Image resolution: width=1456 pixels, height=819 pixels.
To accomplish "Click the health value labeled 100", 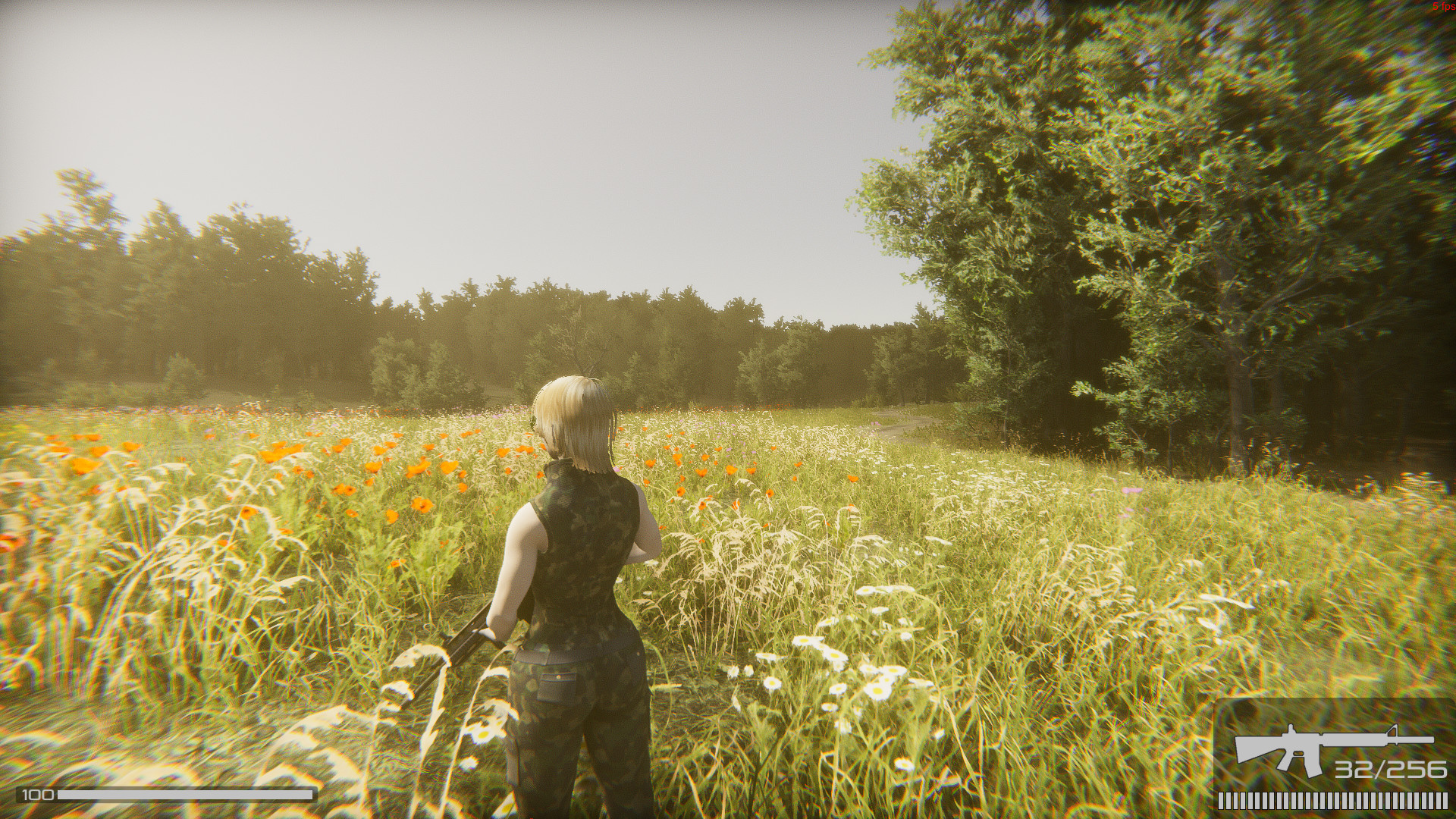I will click(x=37, y=794).
